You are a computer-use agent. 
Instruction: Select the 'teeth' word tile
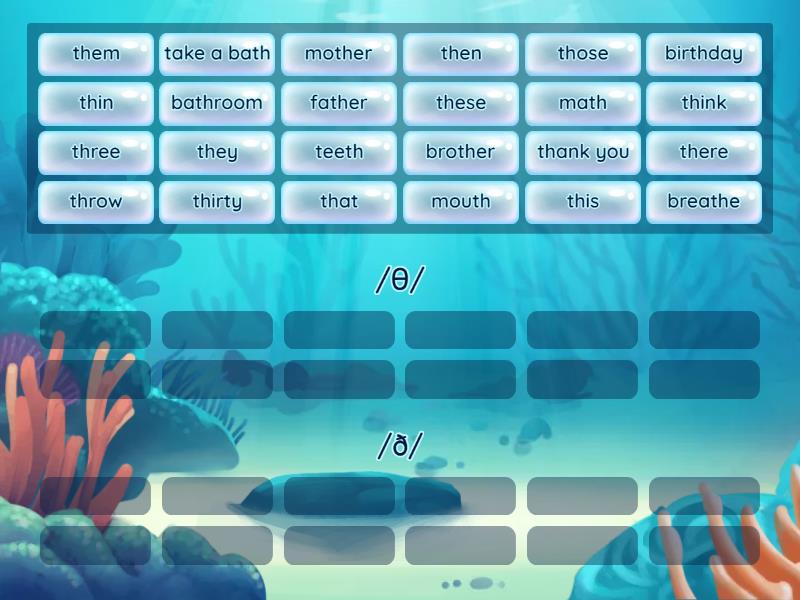click(x=339, y=152)
